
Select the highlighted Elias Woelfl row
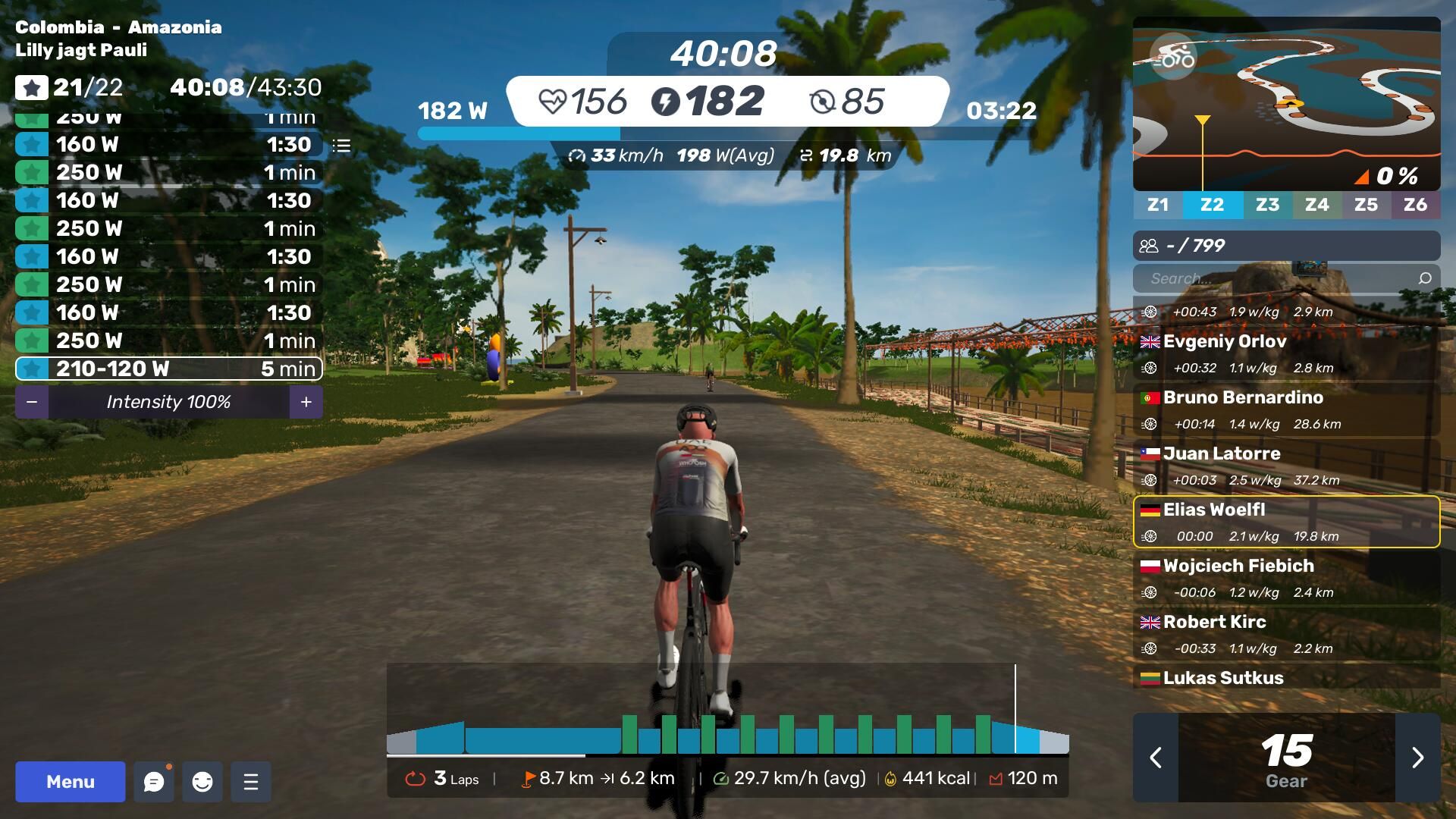coord(1286,522)
